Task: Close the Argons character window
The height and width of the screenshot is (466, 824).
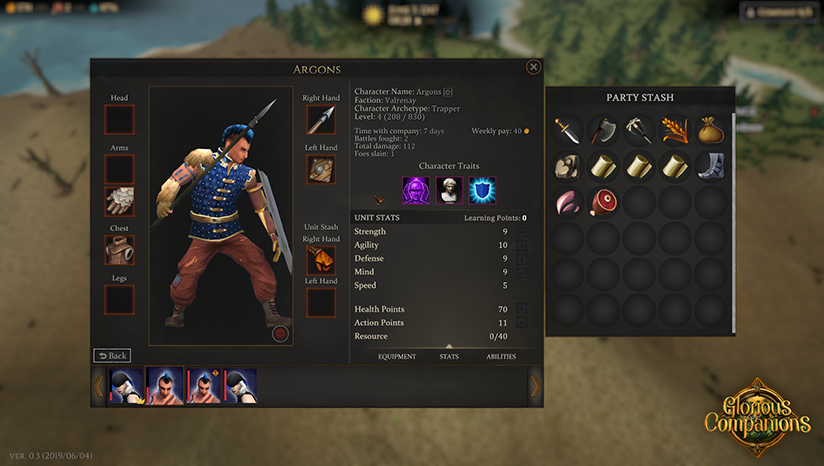Action: point(533,67)
